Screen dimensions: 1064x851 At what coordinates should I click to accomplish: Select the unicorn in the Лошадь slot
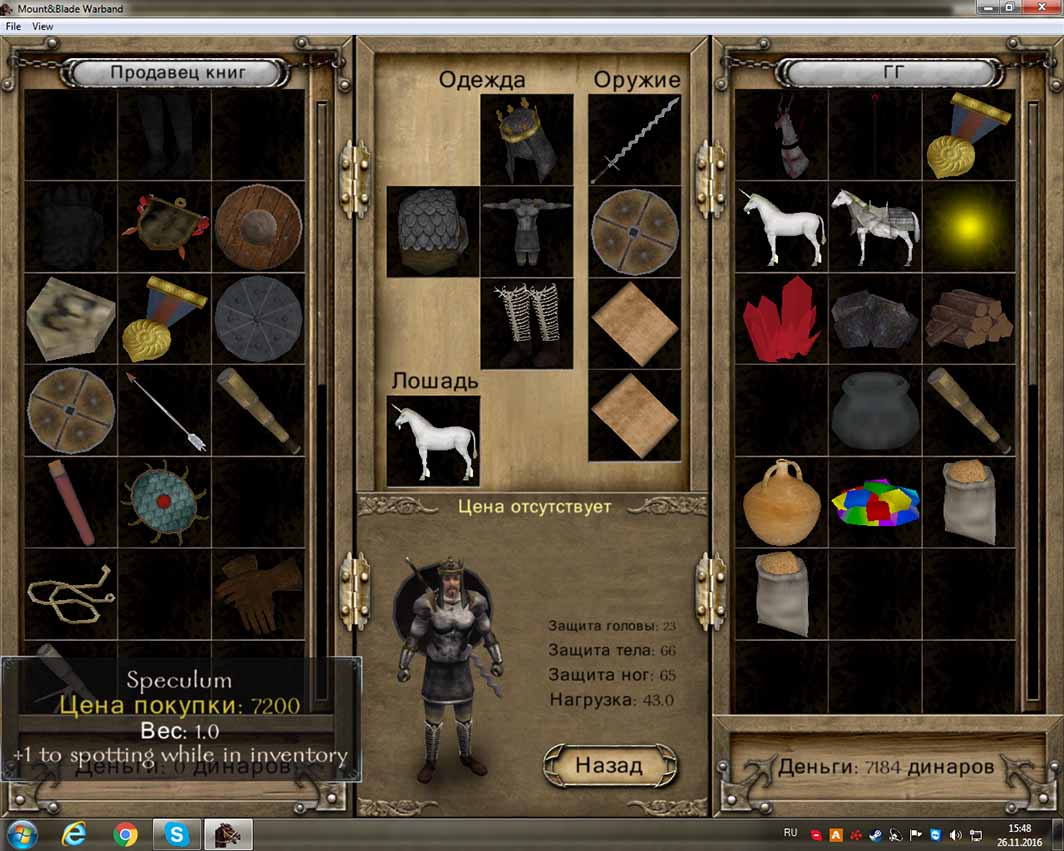pos(433,440)
